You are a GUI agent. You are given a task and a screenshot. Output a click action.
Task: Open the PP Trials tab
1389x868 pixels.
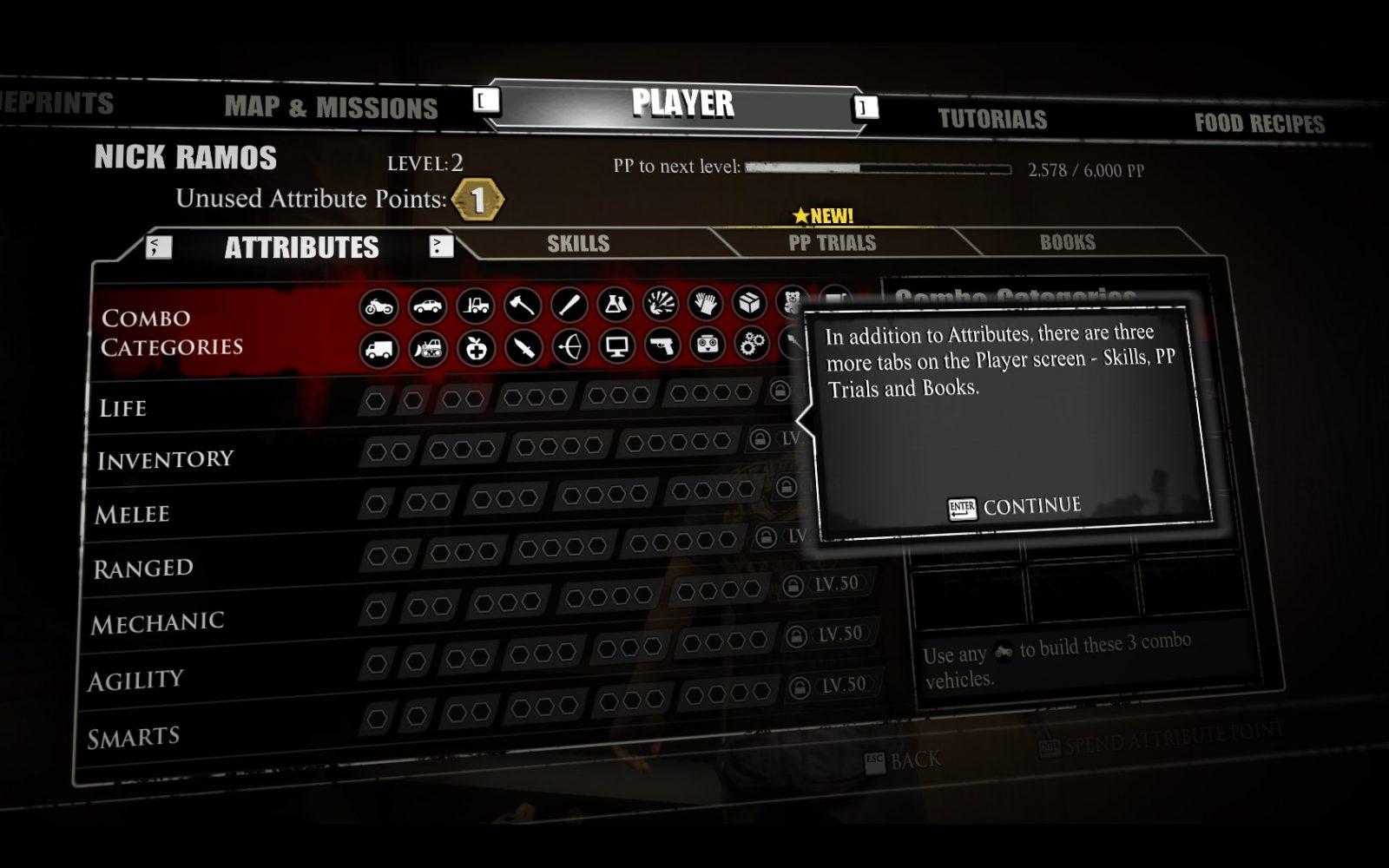coord(832,243)
